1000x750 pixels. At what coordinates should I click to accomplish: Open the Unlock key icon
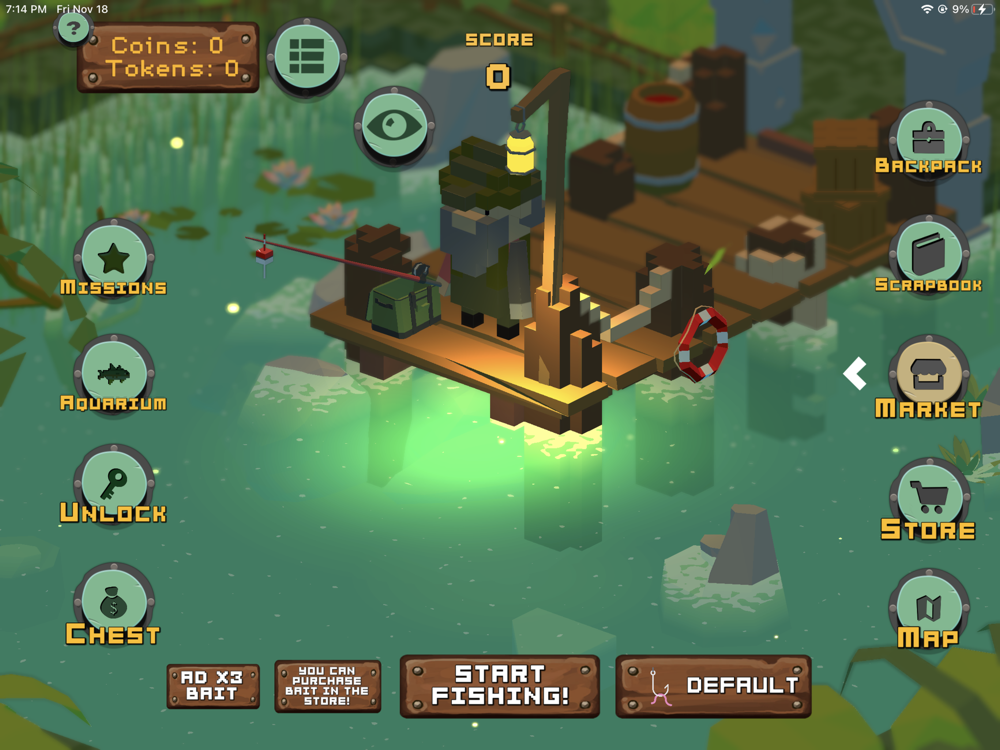(x=113, y=484)
